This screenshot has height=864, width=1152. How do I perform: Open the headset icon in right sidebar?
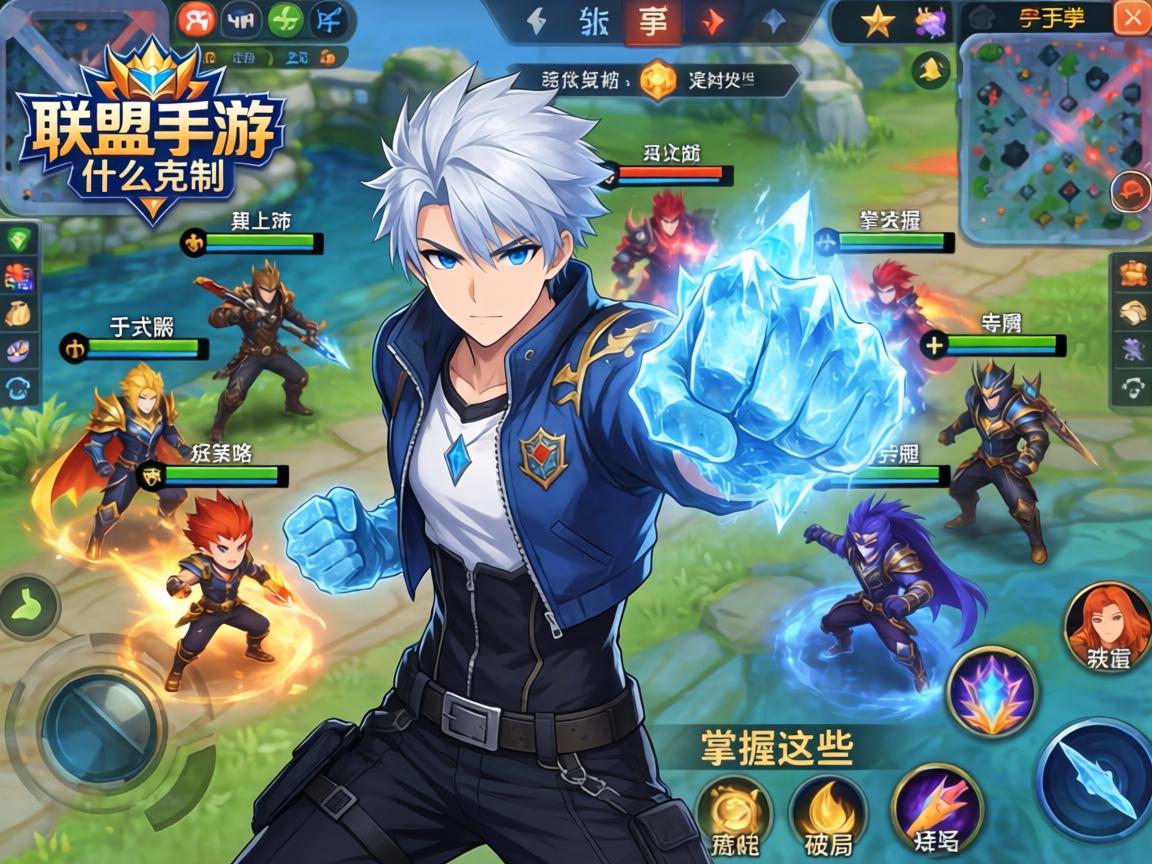1132,387
